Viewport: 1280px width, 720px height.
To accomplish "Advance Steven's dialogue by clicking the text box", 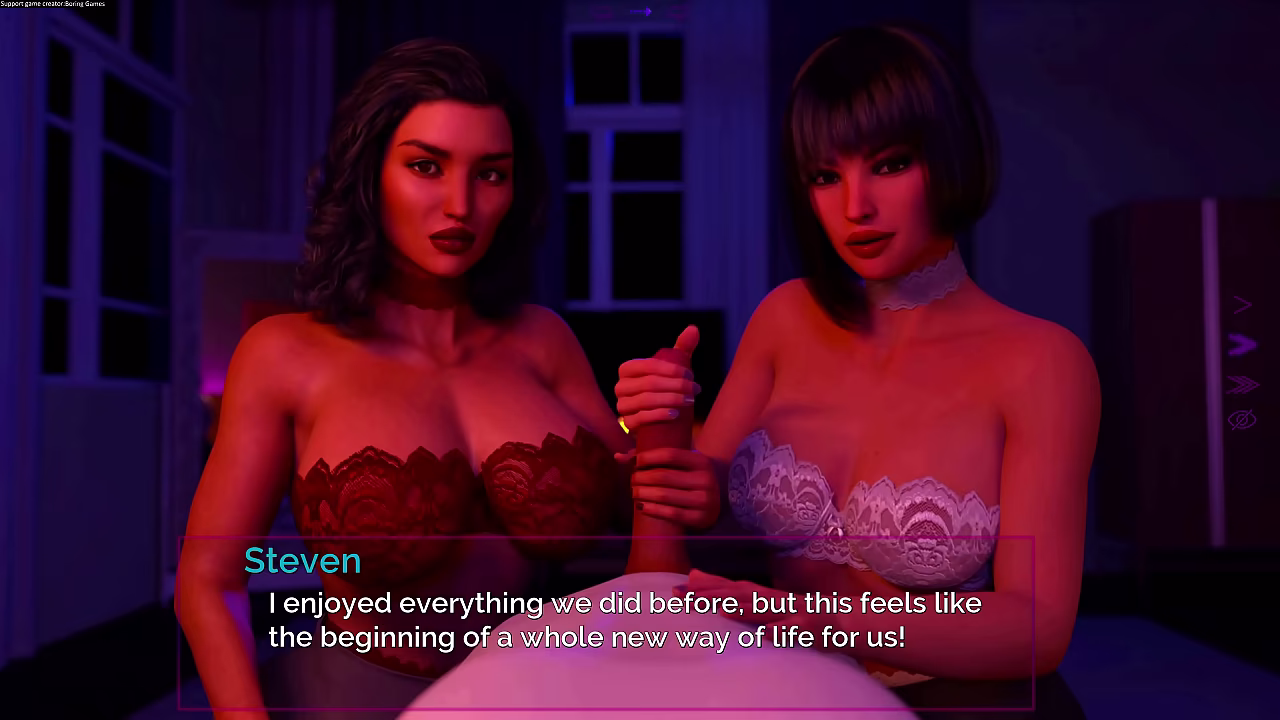I will pyautogui.click(x=605, y=622).
